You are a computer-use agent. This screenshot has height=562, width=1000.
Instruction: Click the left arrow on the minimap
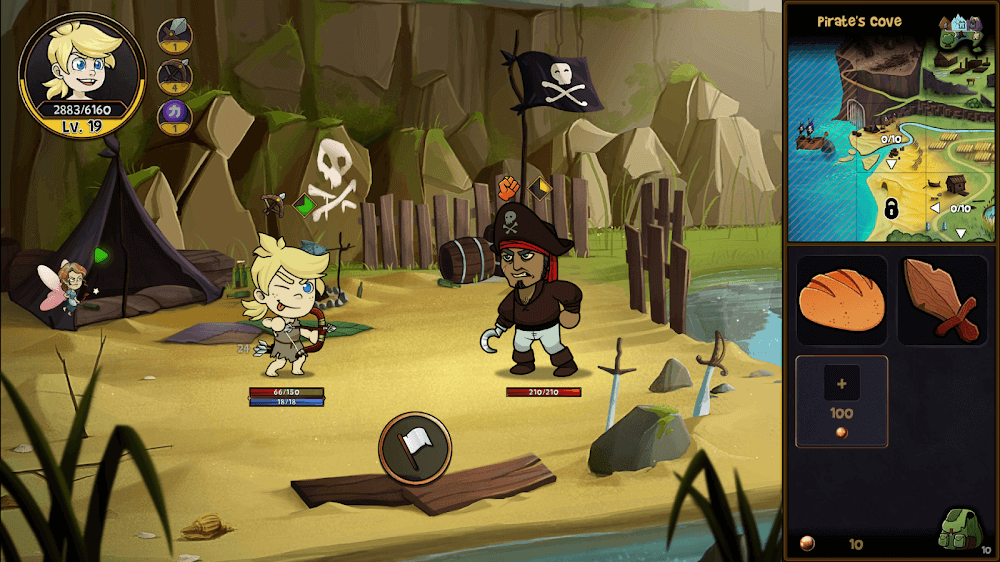(935, 209)
